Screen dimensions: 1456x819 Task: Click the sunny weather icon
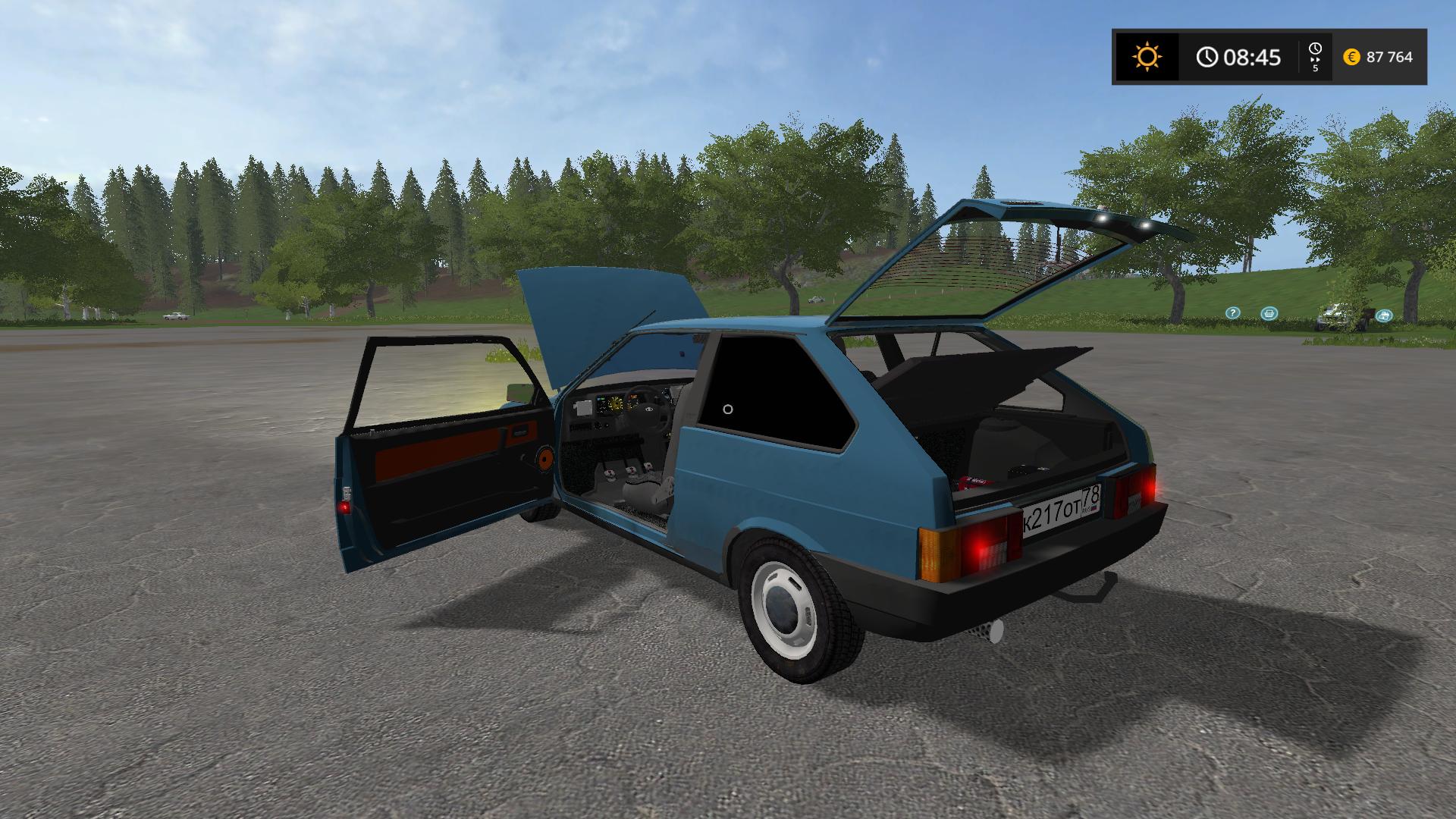click(x=1146, y=57)
